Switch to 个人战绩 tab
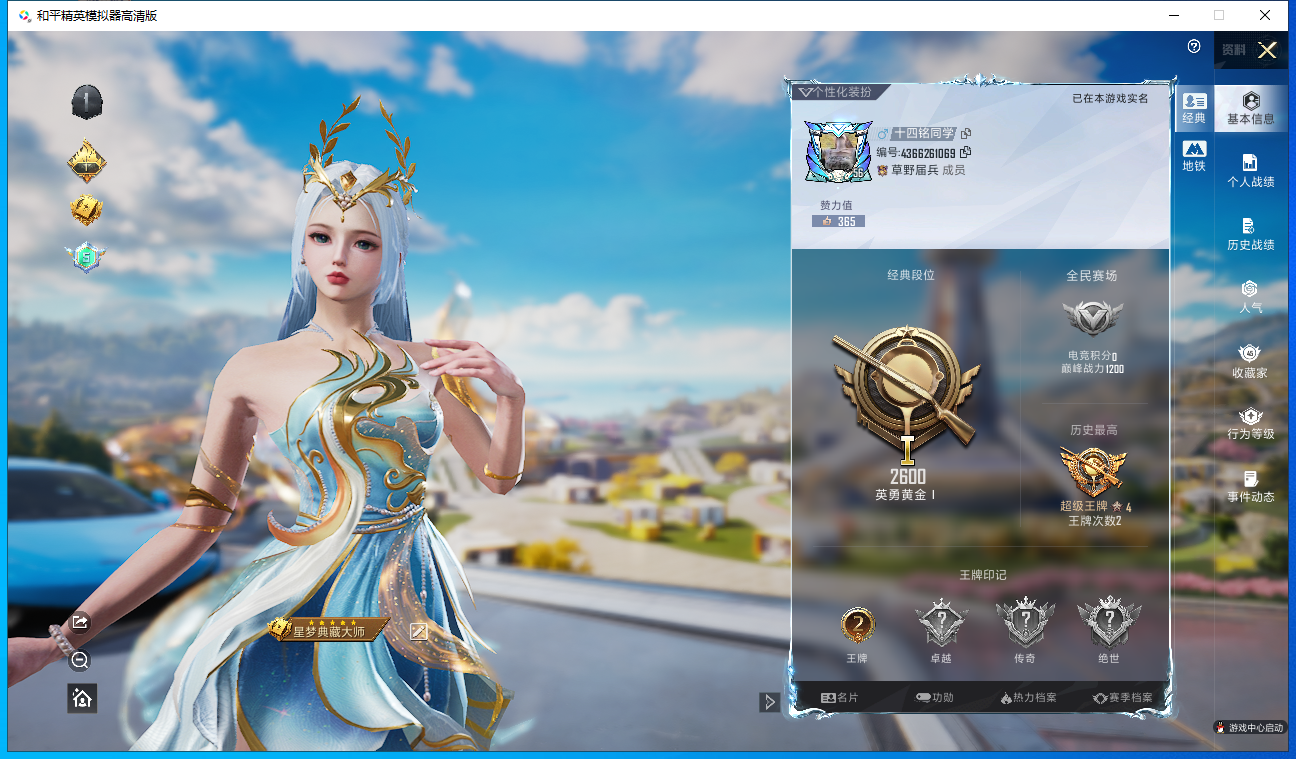 pos(1250,171)
